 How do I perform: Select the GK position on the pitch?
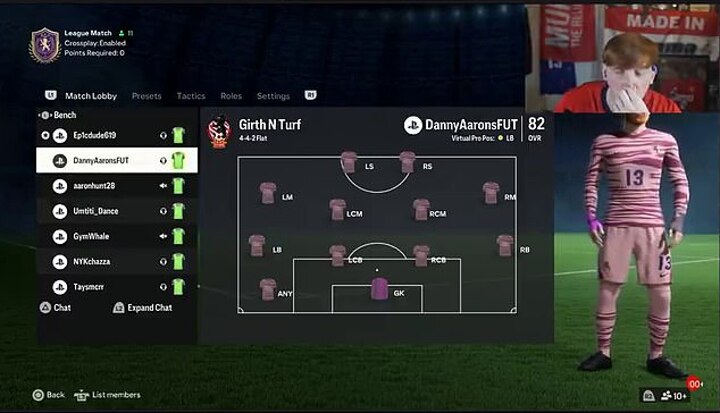[379, 289]
